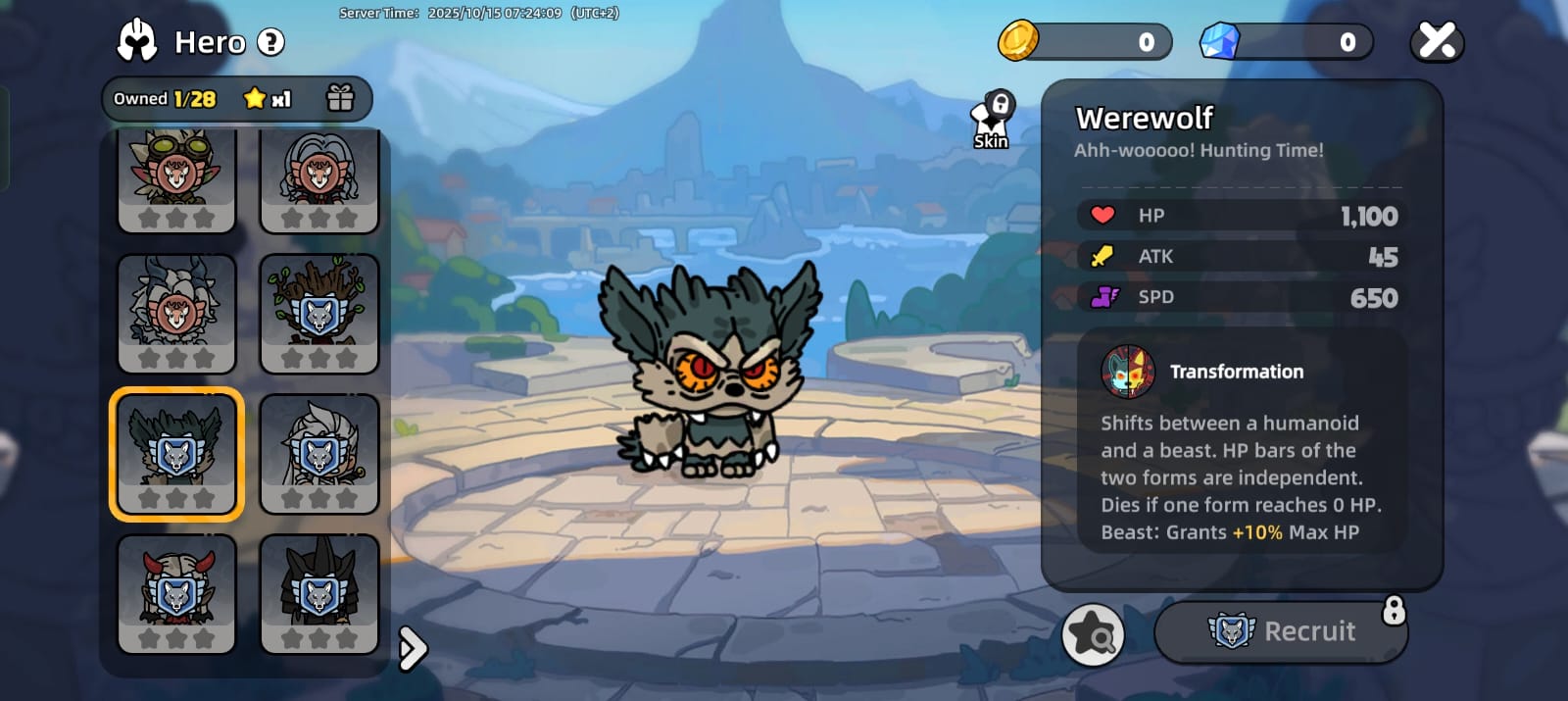Tap the gold coin currency icon
The height and width of the screenshot is (701, 1568).
(x=1018, y=41)
